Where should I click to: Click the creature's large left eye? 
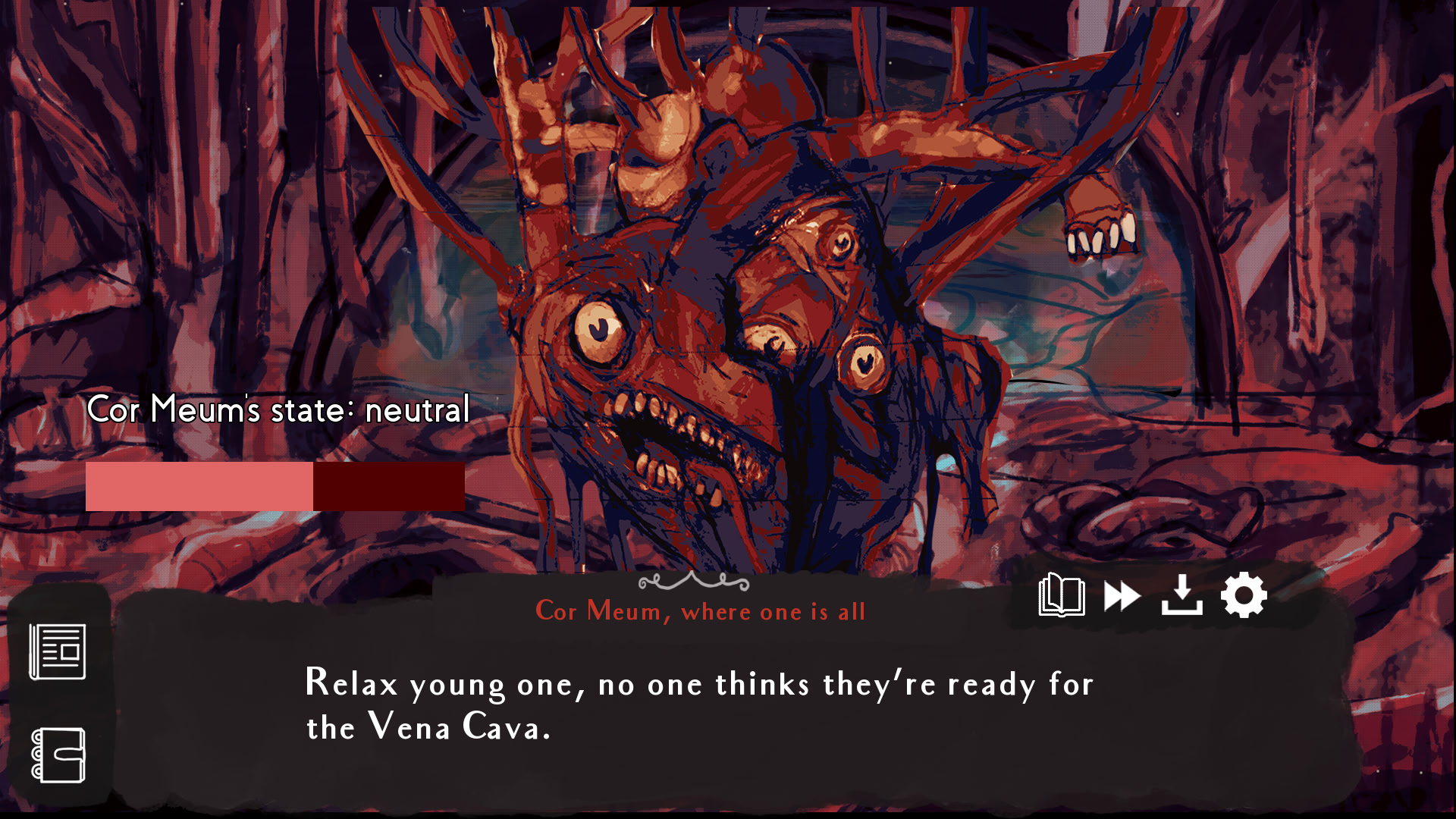598,330
